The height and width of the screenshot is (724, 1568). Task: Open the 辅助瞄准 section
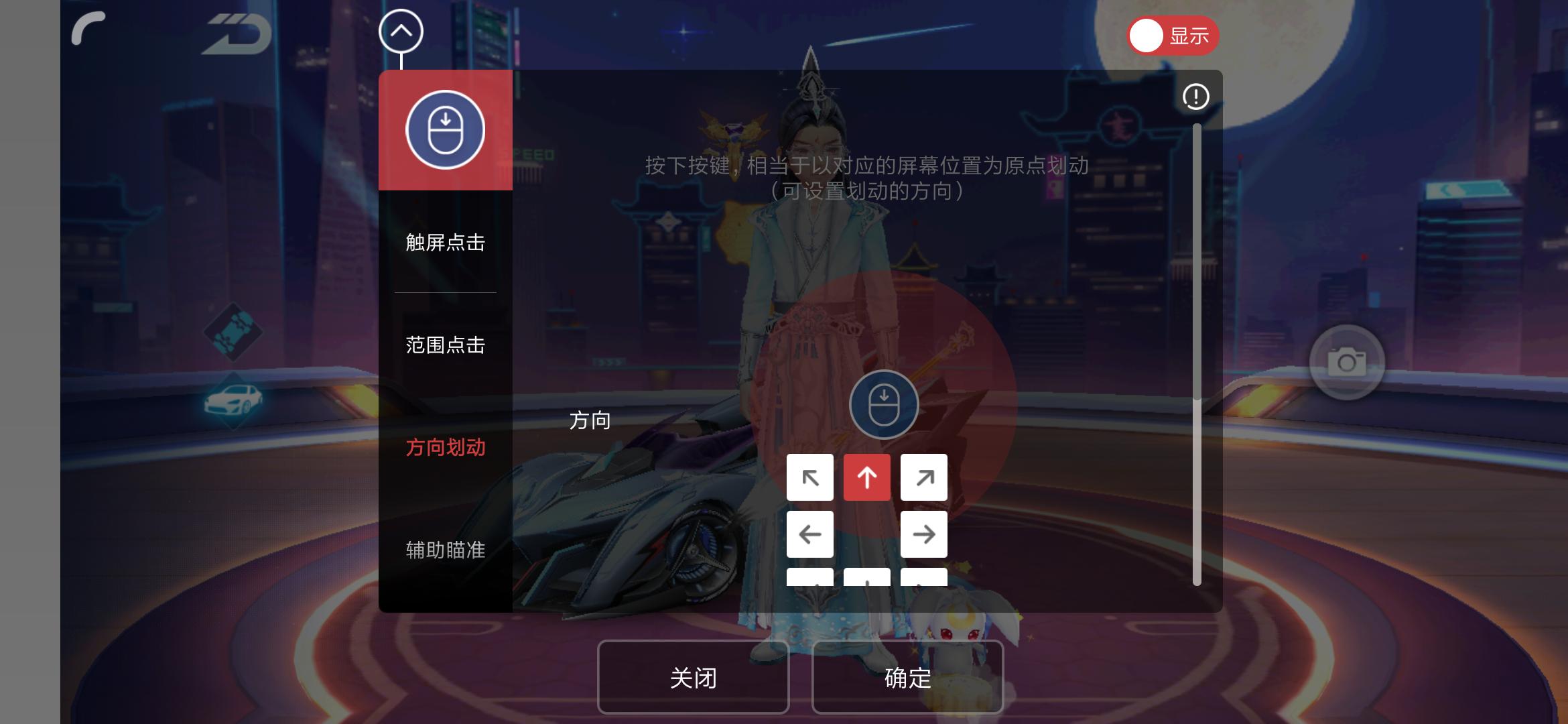tap(445, 549)
